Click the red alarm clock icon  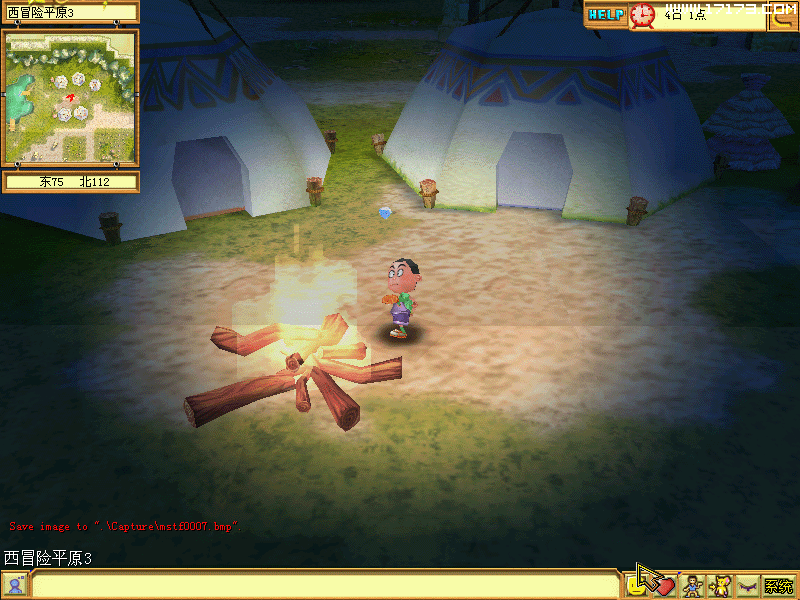coord(642,15)
